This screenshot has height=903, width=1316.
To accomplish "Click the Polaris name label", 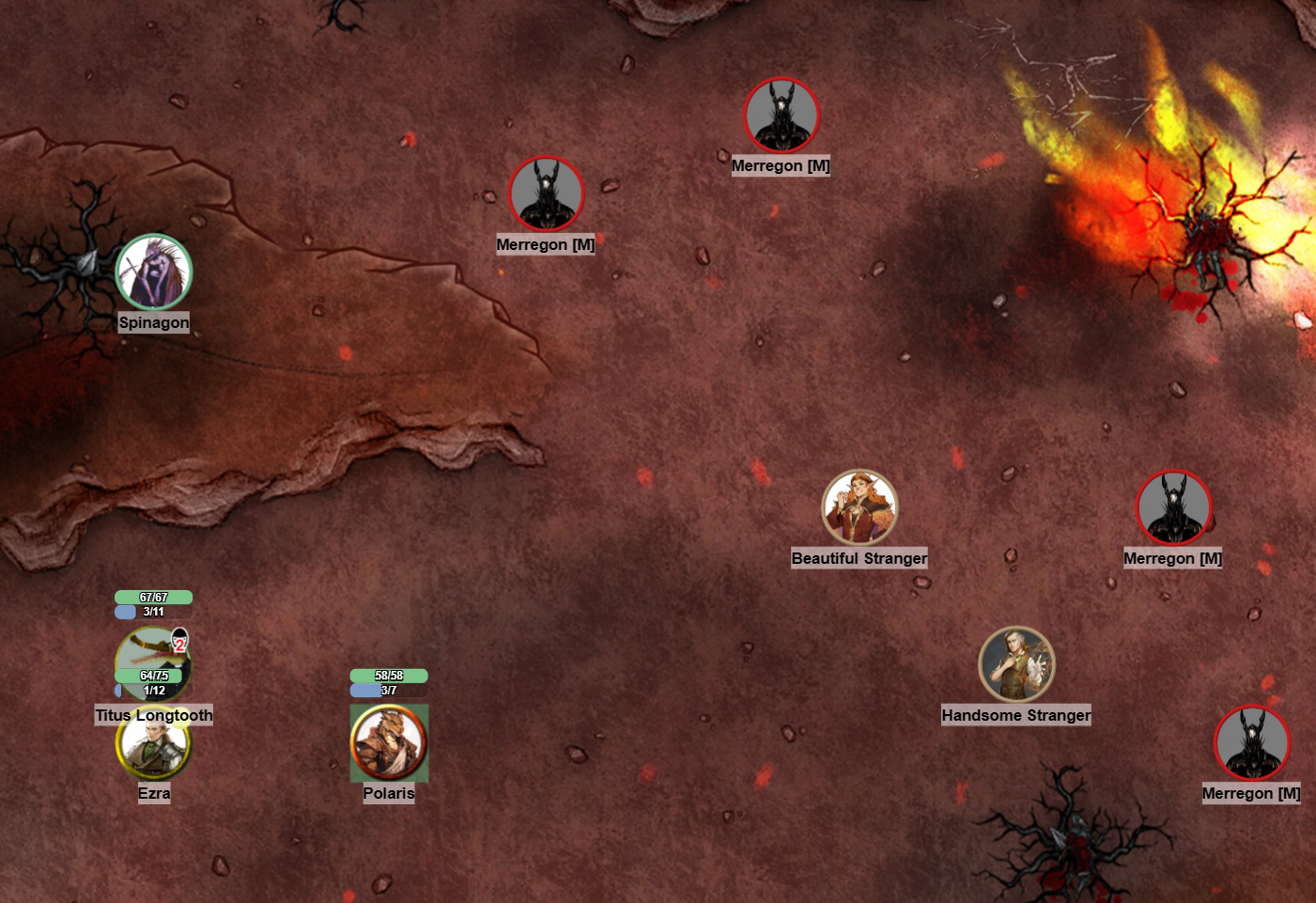I will pyautogui.click(x=390, y=793).
